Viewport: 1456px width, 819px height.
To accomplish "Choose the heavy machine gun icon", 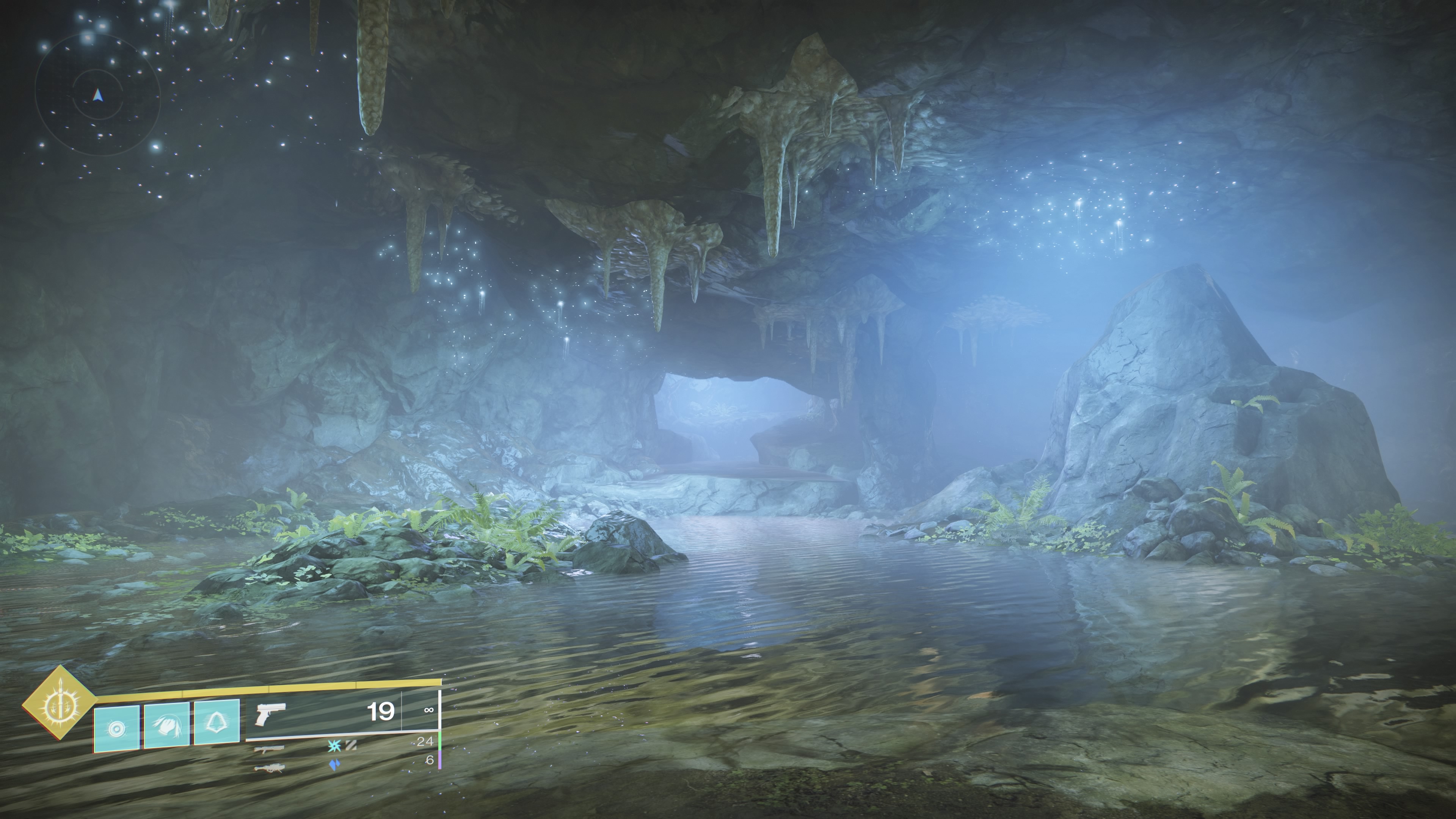I will pos(269,767).
